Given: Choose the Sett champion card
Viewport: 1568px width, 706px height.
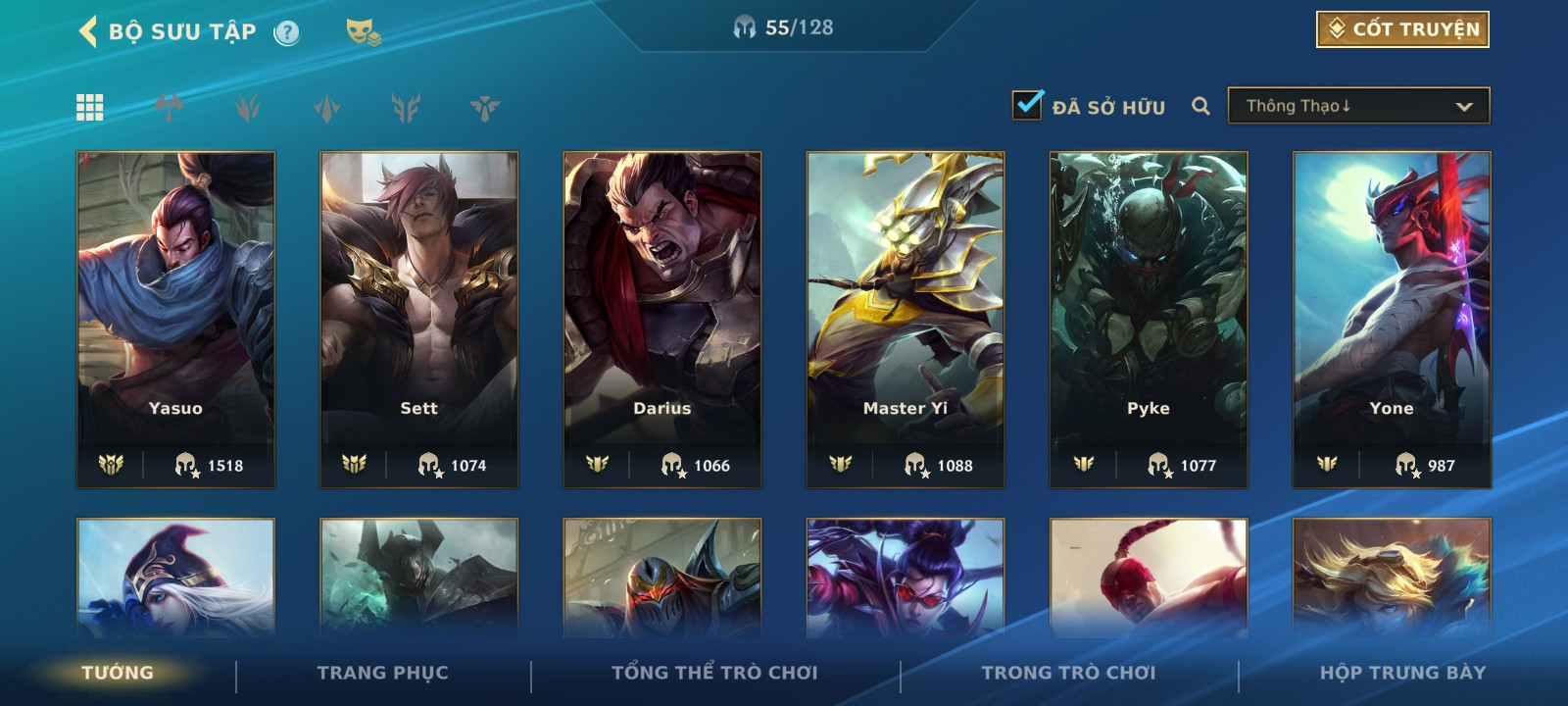Looking at the screenshot, I should point(418,319).
